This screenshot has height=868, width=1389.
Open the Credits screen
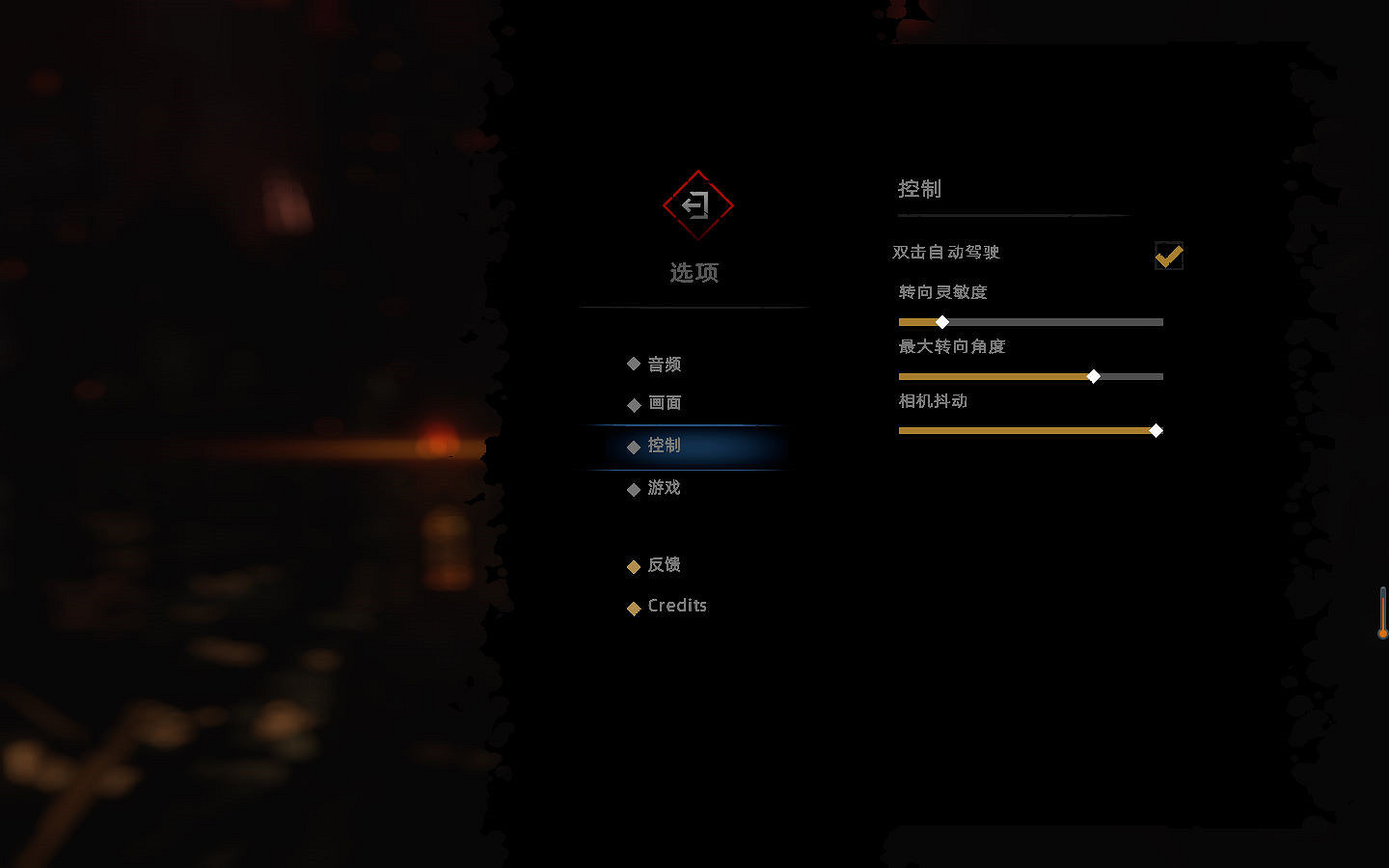point(677,606)
